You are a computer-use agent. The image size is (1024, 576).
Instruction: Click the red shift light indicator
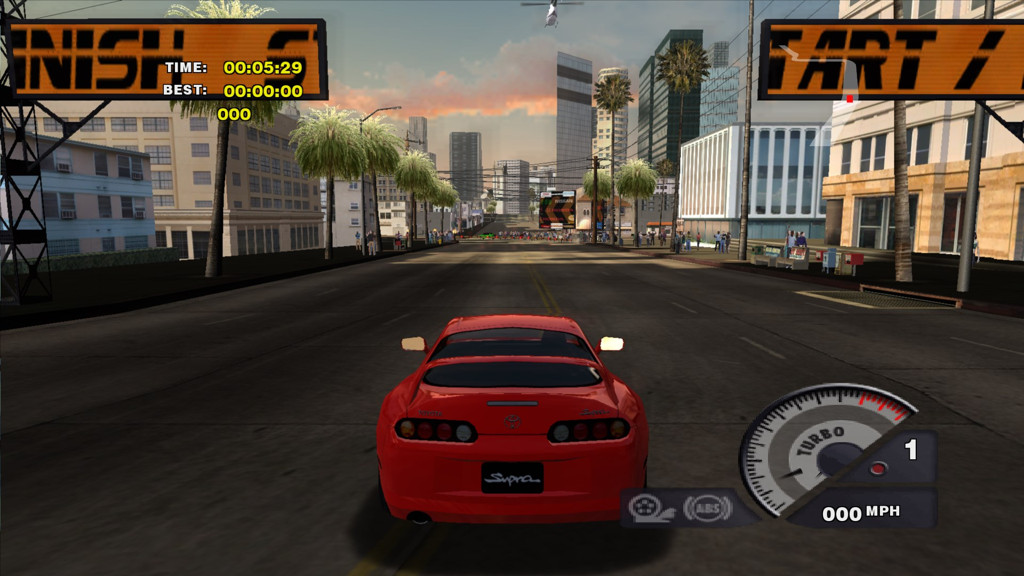pyautogui.click(x=876, y=467)
